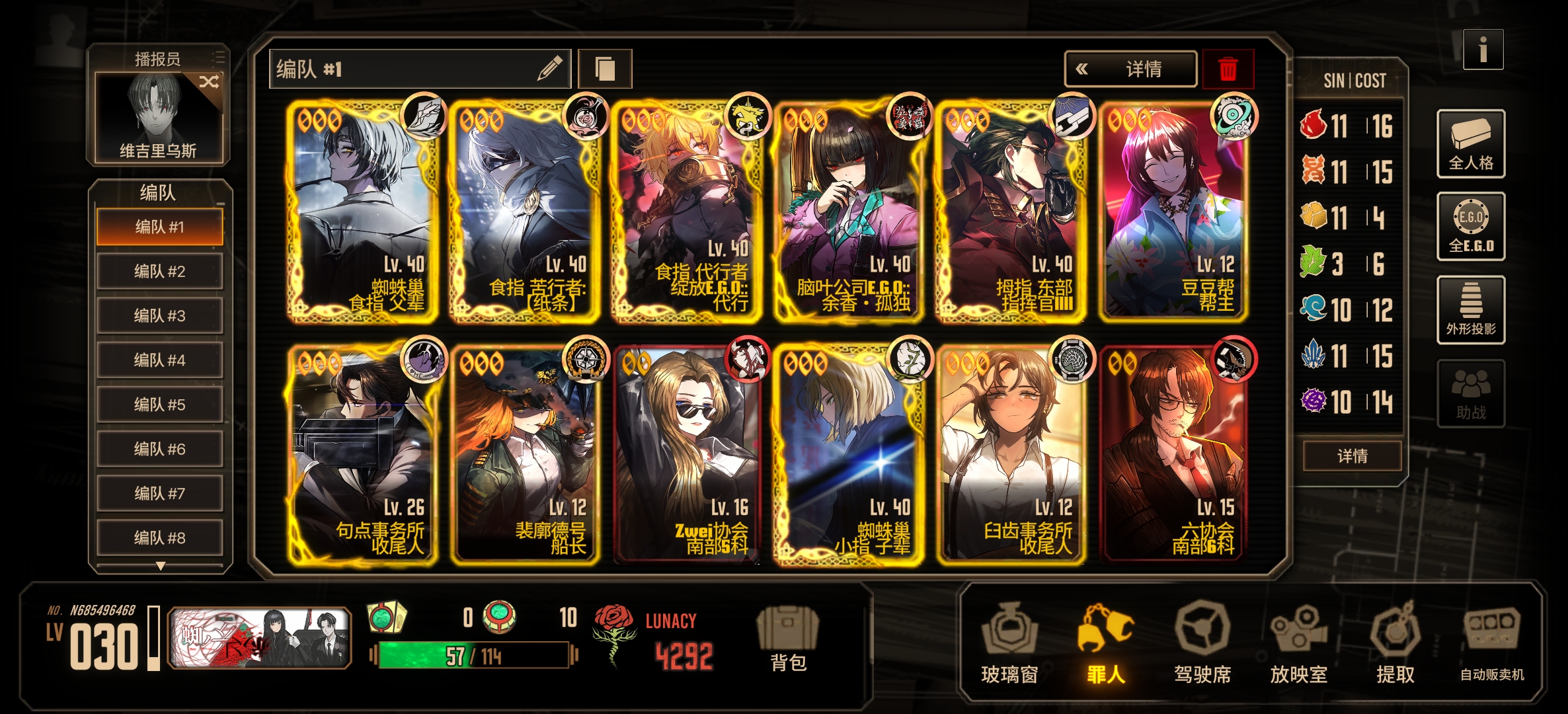
Task: Choose 编队 #8 from the team list
Action: click(x=159, y=537)
